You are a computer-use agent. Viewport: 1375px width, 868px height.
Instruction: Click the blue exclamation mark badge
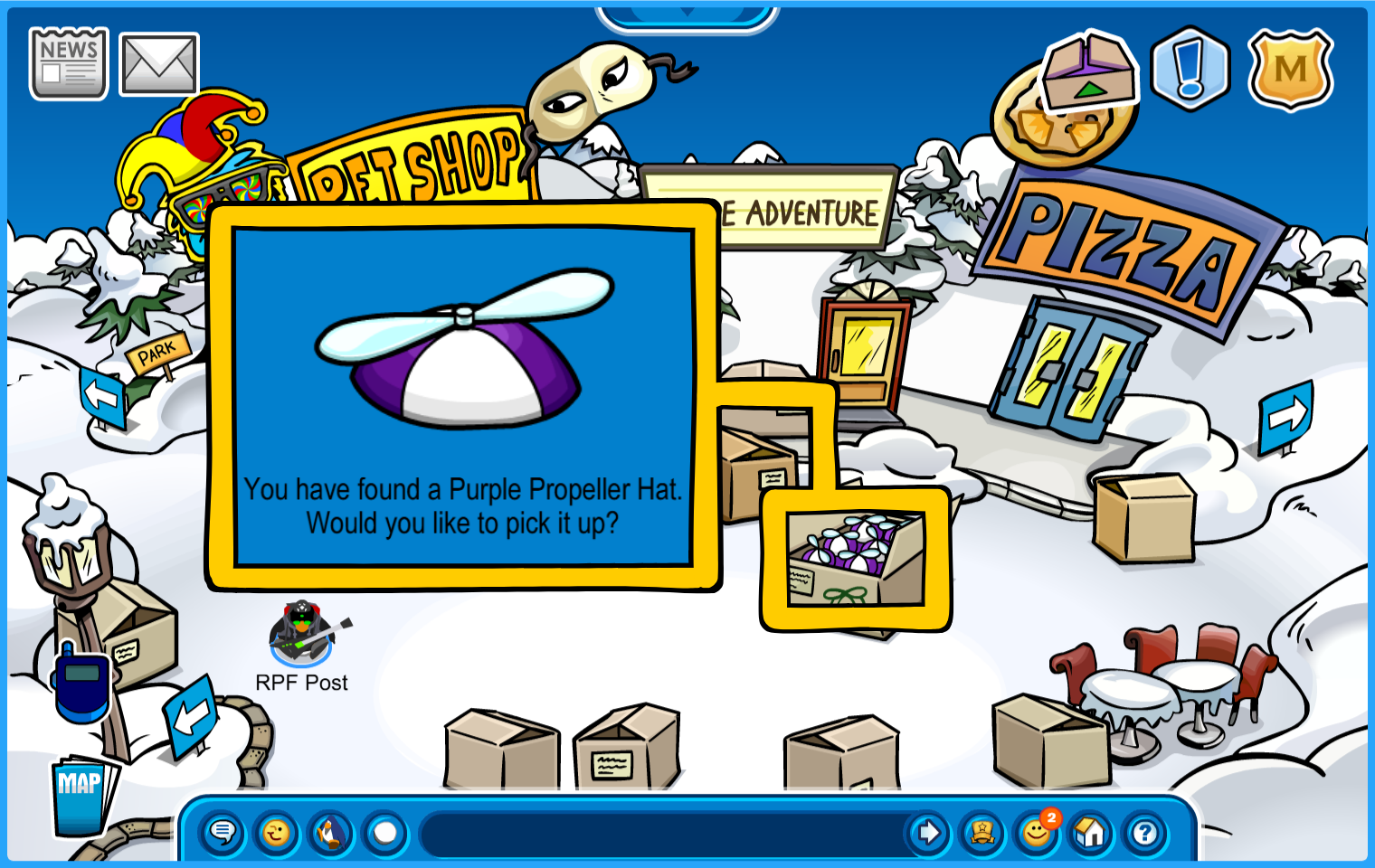click(x=1190, y=69)
